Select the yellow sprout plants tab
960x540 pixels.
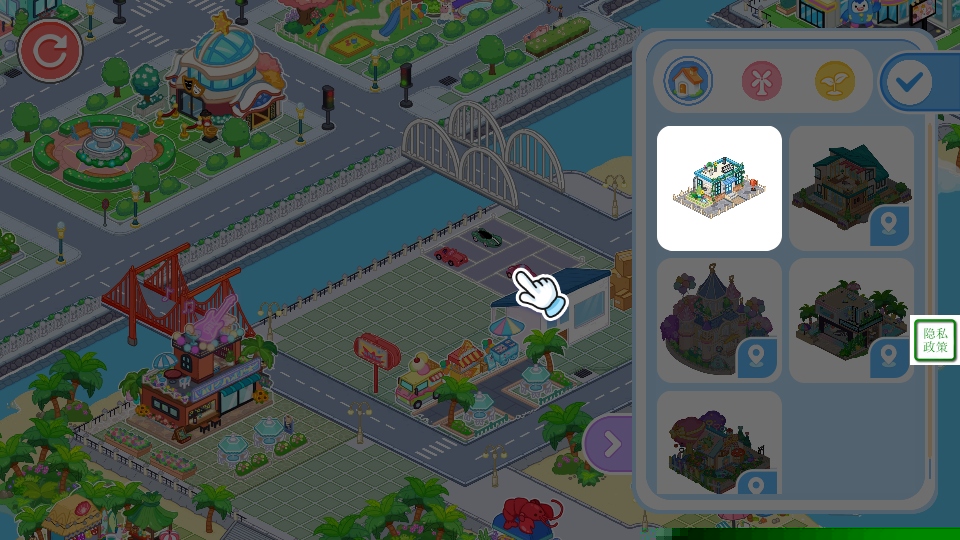[835, 81]
